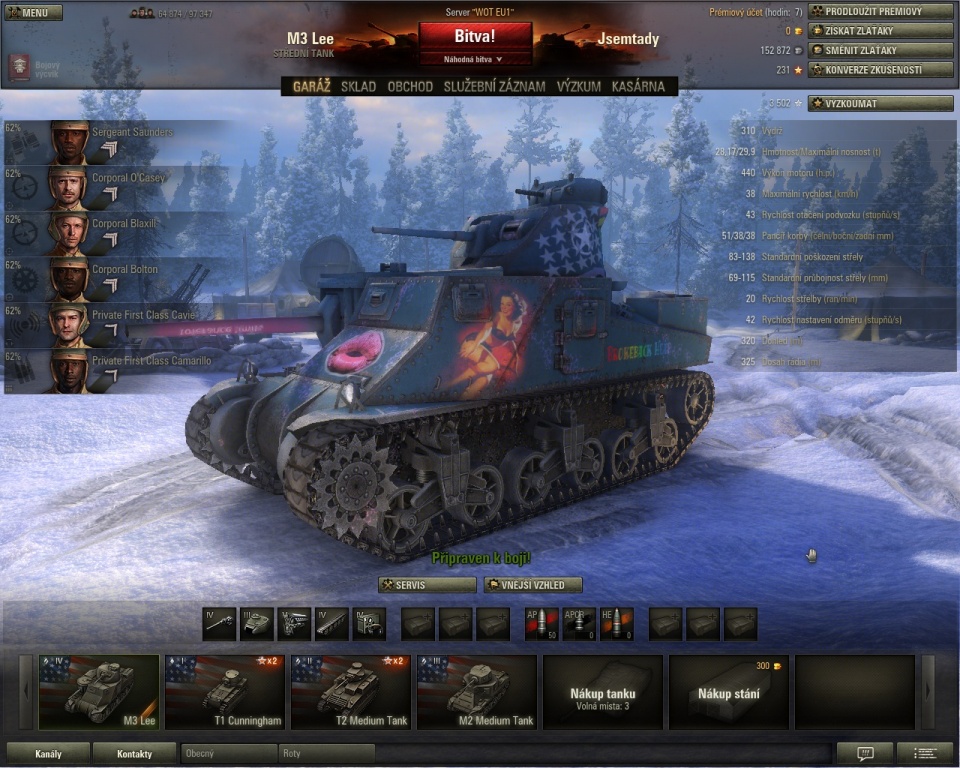Open the main MENU button
Image resolution: width=960 pixels, height=768 pixels.
pyautogui.click(x=33, y=12)
